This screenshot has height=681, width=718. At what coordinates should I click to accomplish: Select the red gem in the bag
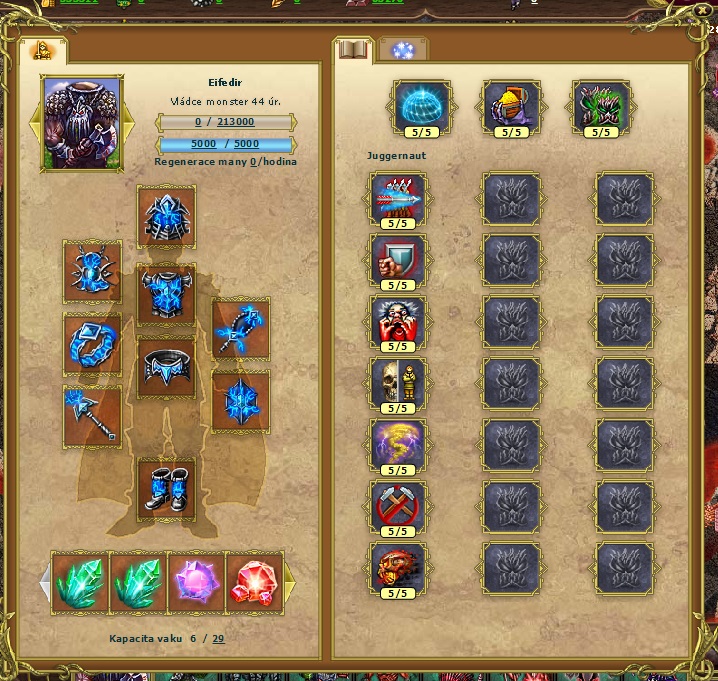click(x=254, y=579)
